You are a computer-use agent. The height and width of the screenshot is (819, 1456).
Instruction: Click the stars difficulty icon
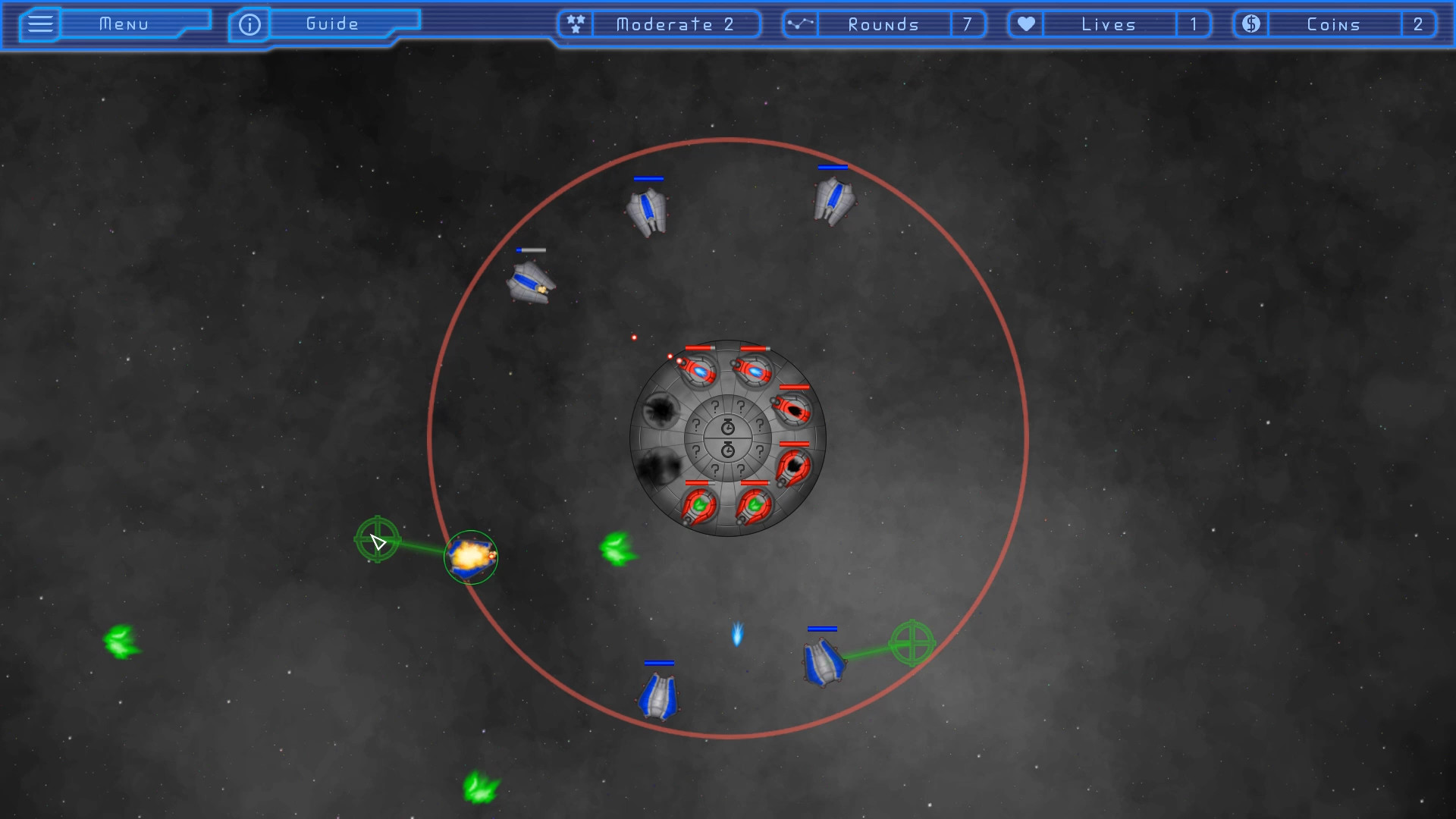pyautogui.click(x=575, y=24)
